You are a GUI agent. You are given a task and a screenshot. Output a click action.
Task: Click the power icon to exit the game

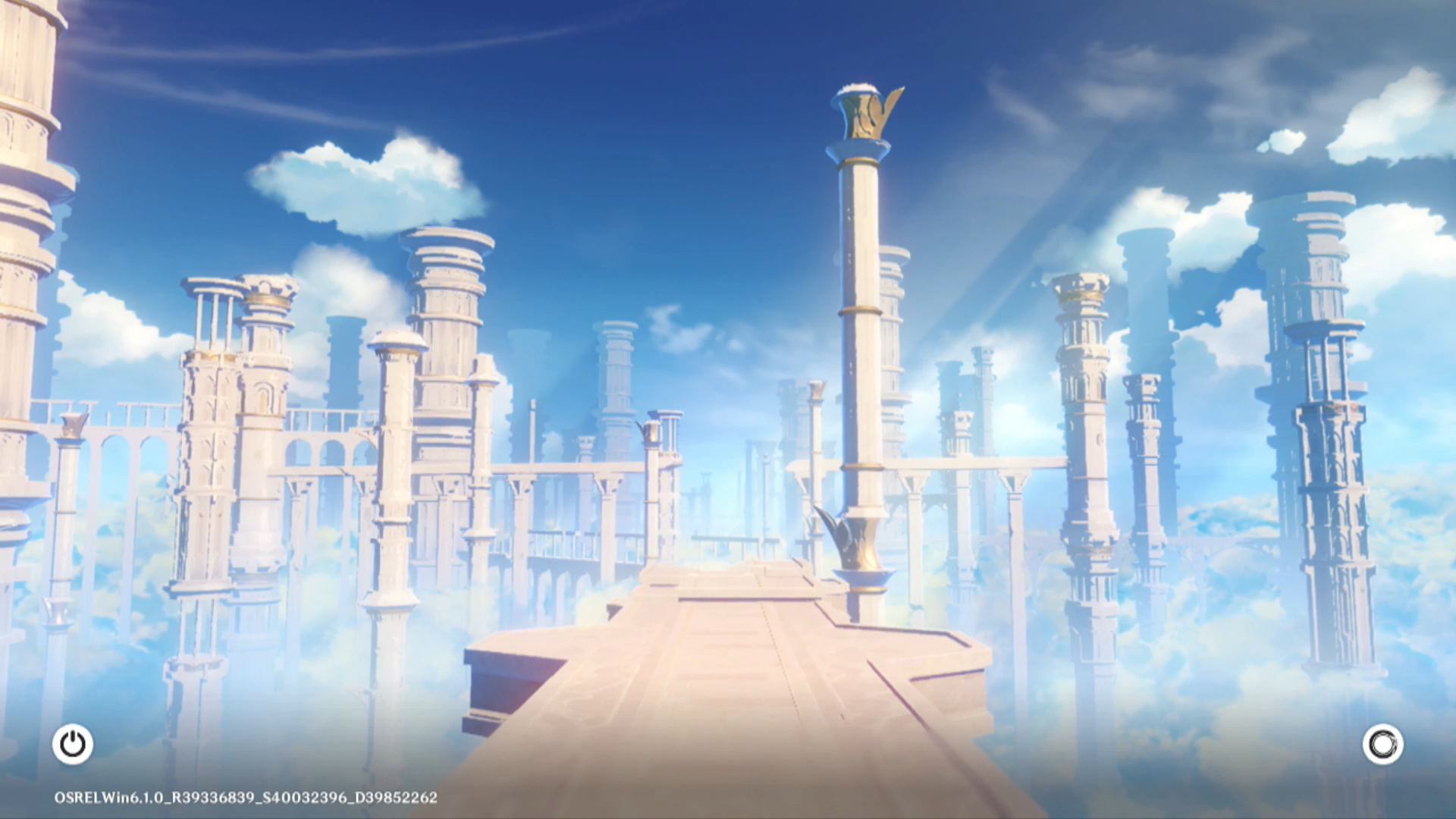tap(73, 744)
